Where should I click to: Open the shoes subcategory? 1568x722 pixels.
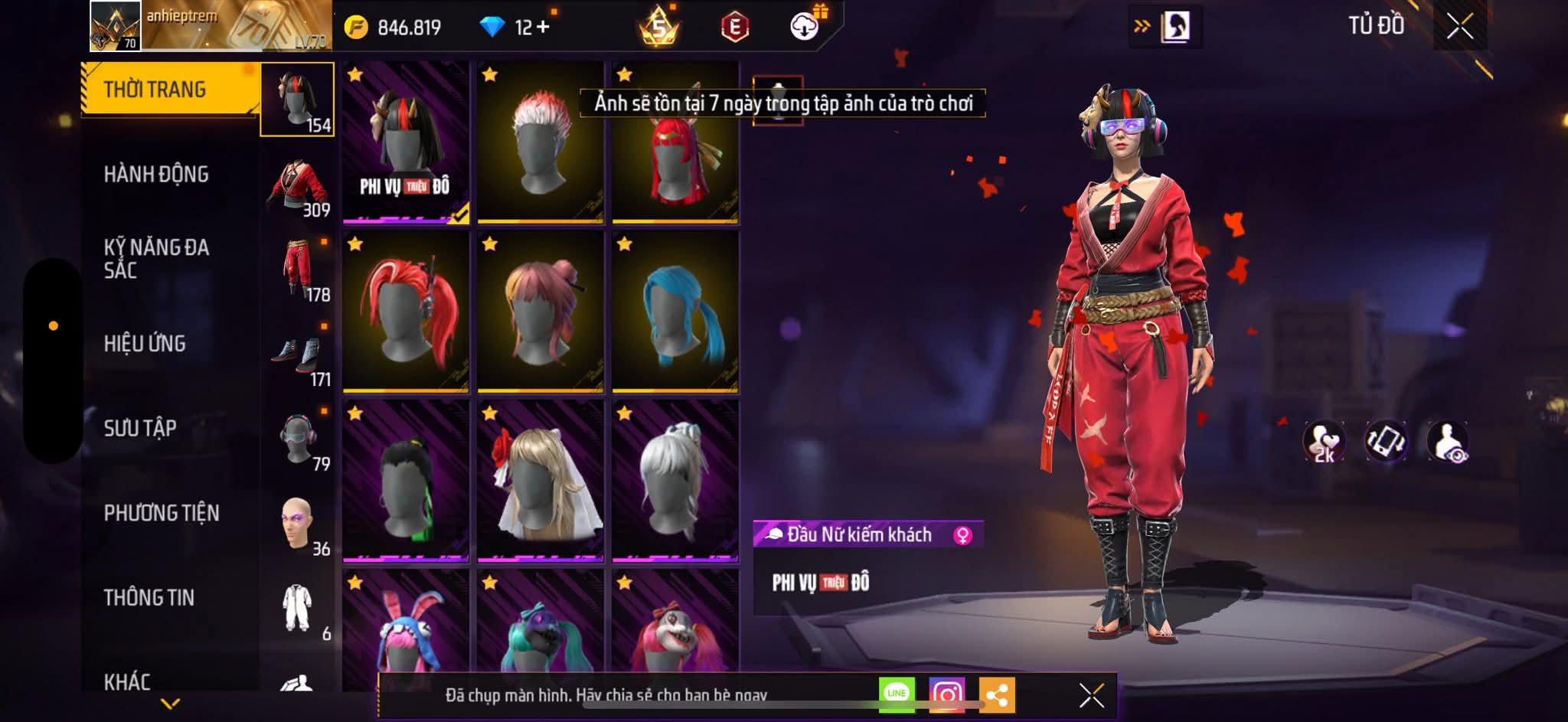(298, 355)
